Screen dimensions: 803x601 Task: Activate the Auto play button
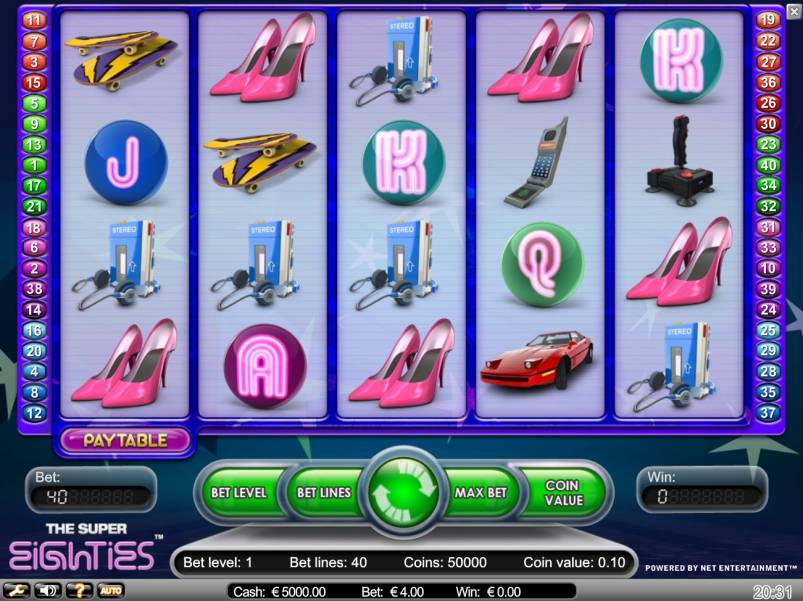tap(110, 590)
